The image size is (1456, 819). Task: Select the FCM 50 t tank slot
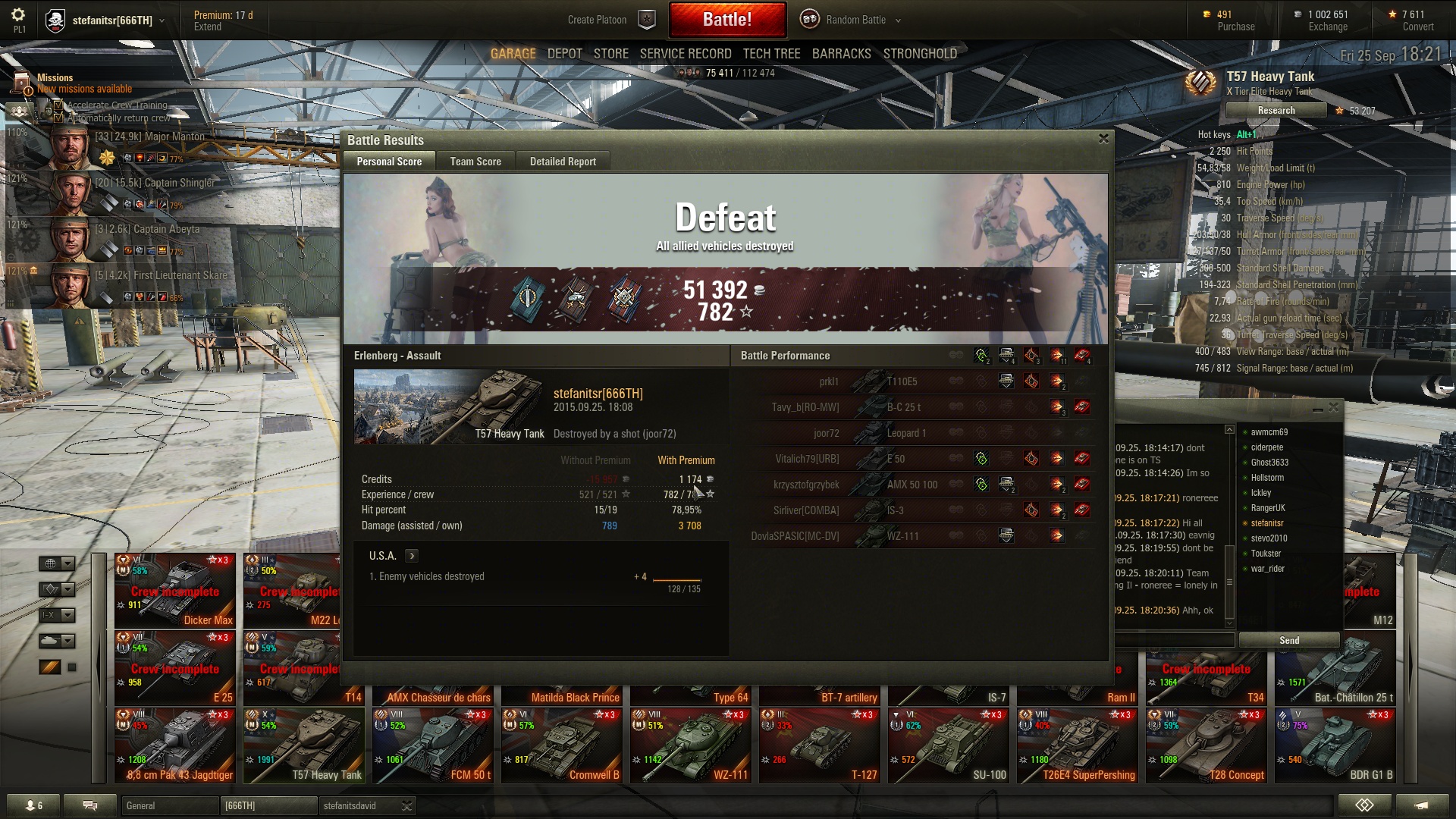(x=432, y=745)
